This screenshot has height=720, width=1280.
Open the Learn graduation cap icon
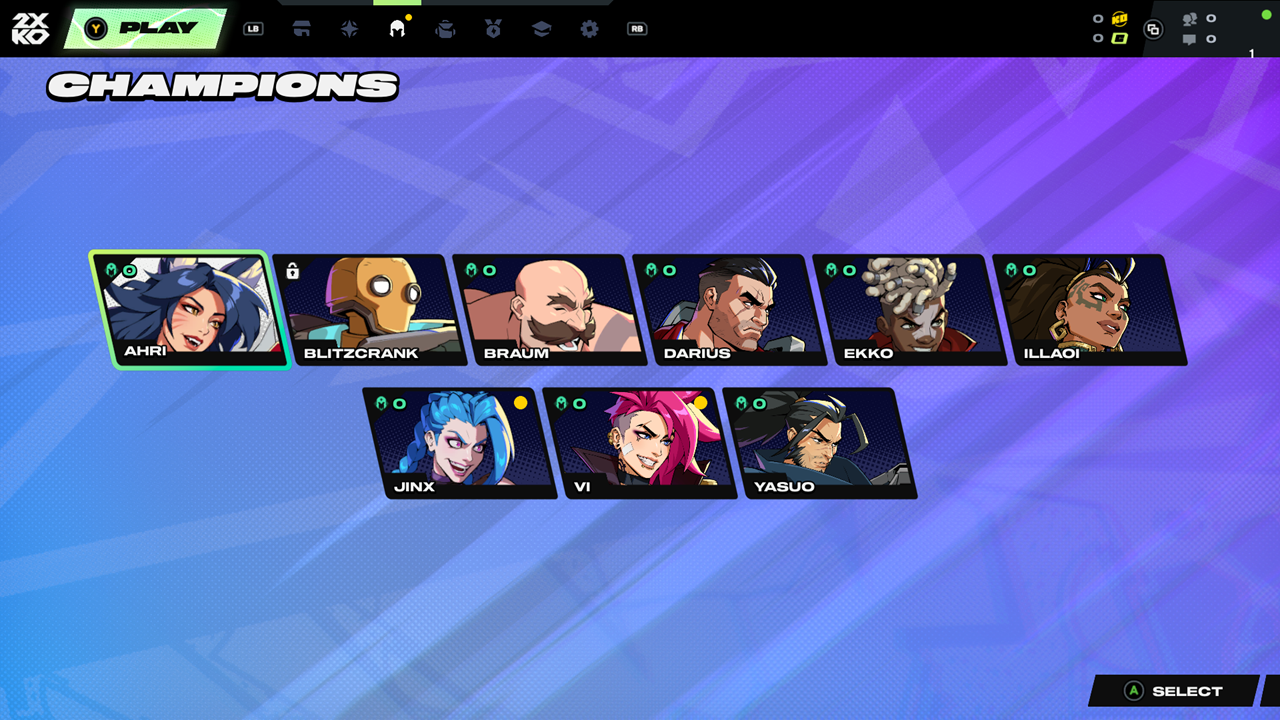click(x=539, y=28)
